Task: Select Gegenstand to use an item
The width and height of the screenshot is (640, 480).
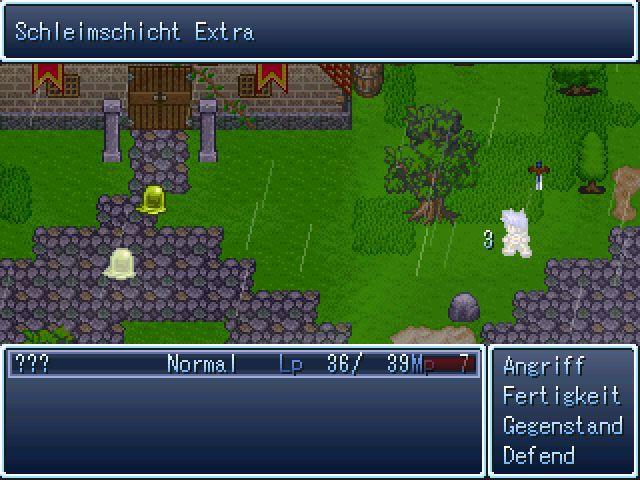Action: [x=562, y=426]
